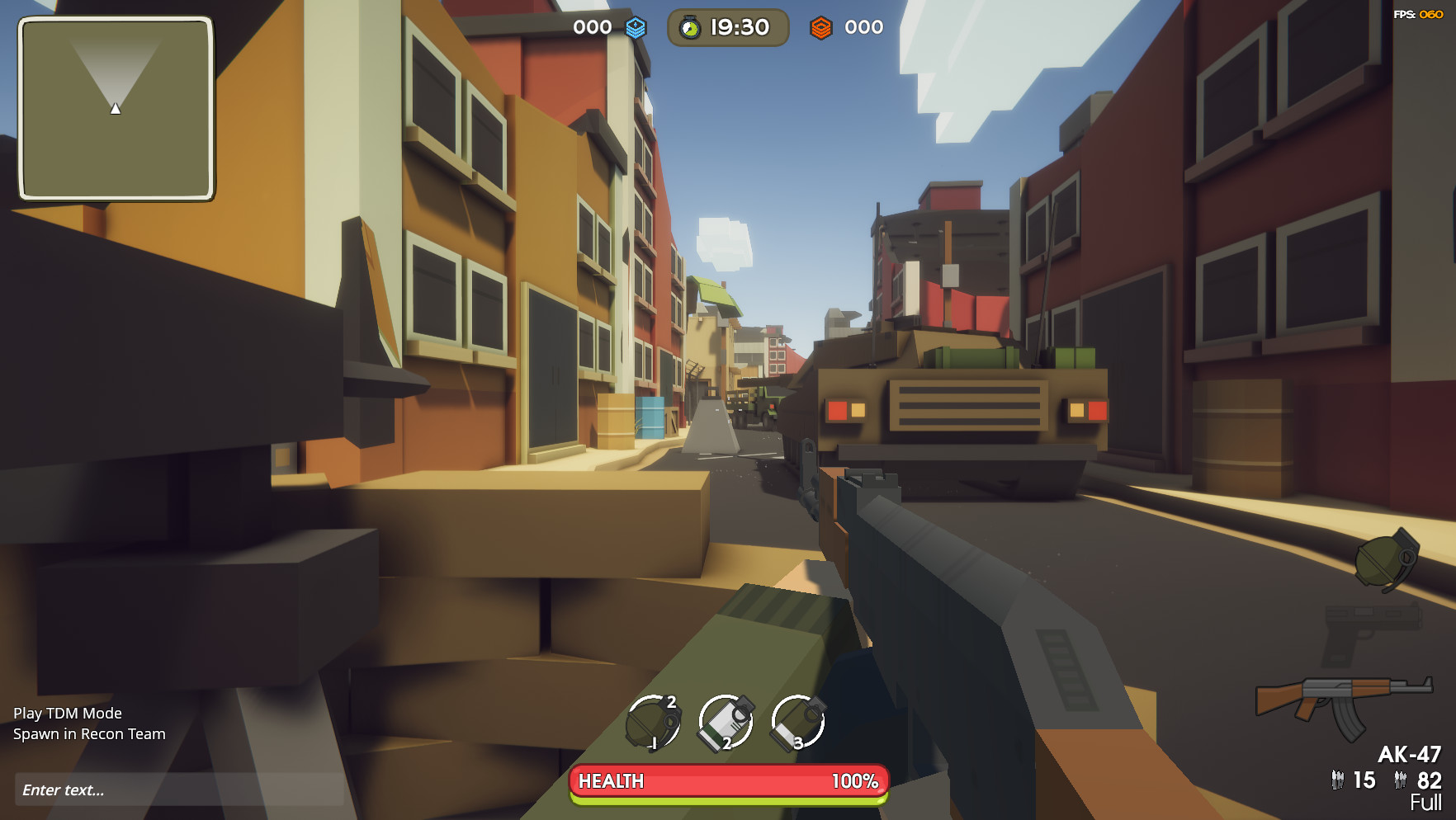This screenshot has height=820, width=1456.
Task: Click Spawn in Recon Team
Action: 88,733
